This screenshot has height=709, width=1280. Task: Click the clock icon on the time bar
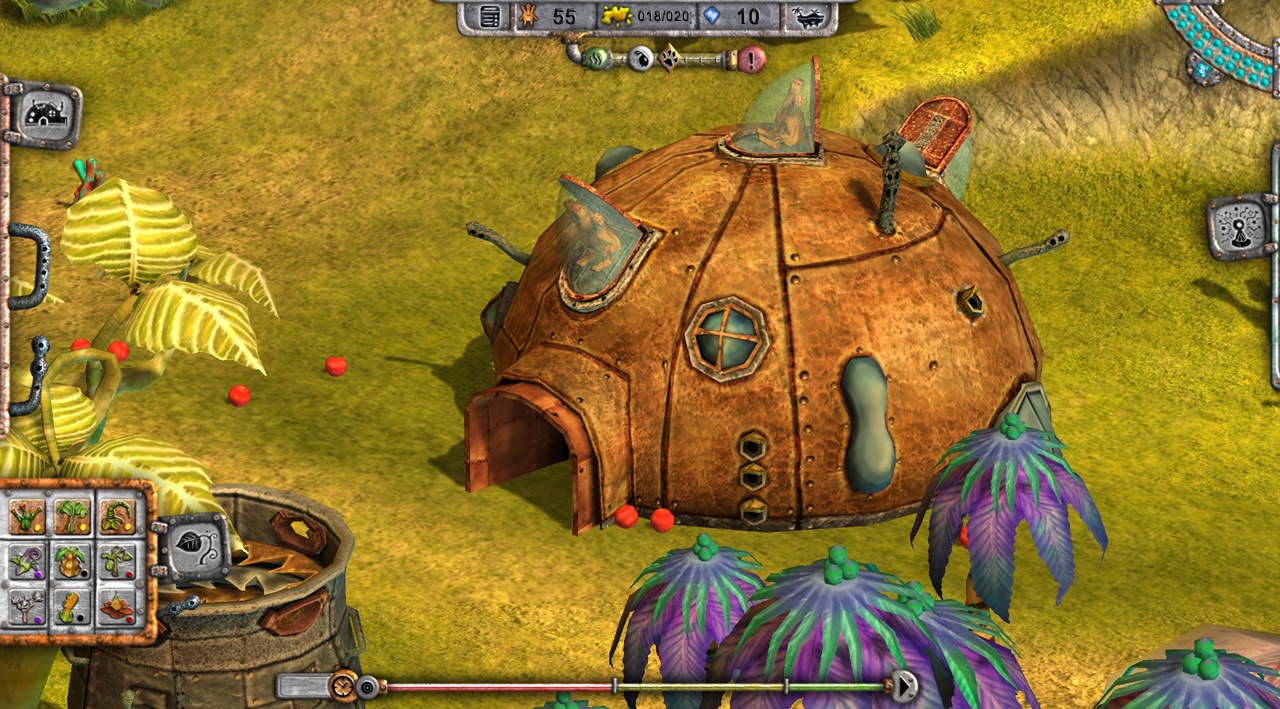click(x=343, y=686)
